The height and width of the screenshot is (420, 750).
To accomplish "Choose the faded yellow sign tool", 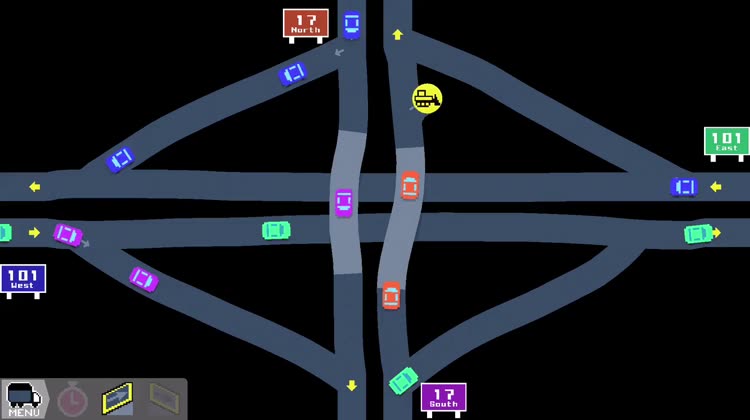I will 163,399.
